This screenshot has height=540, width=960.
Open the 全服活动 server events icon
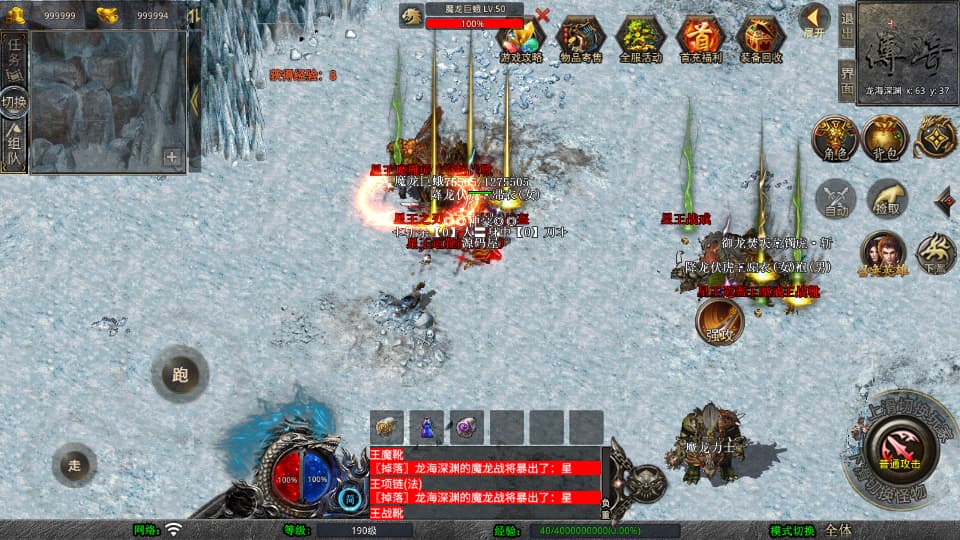641,38
